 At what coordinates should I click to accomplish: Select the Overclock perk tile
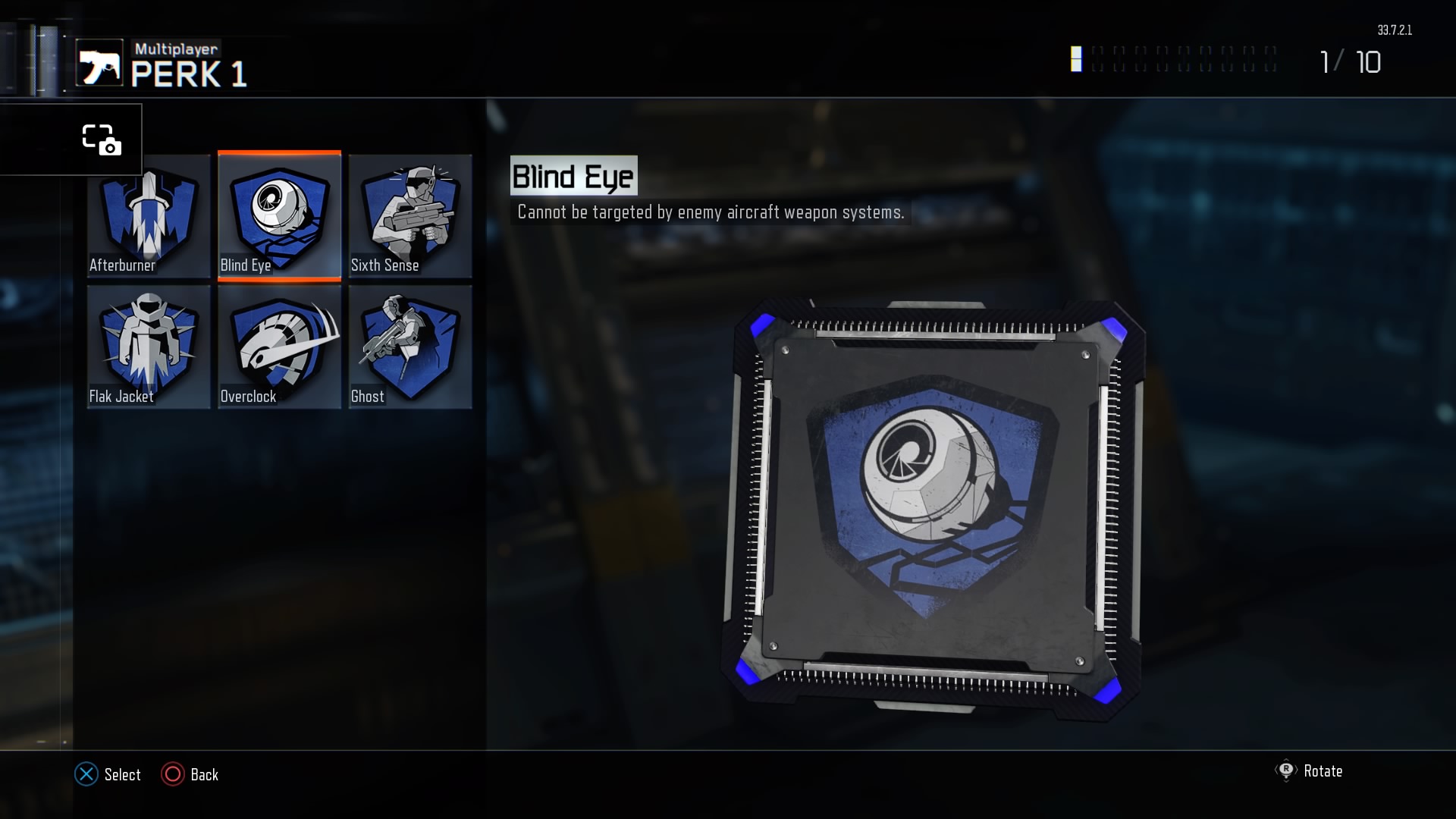pyautogui.click(x=279, y=347)
